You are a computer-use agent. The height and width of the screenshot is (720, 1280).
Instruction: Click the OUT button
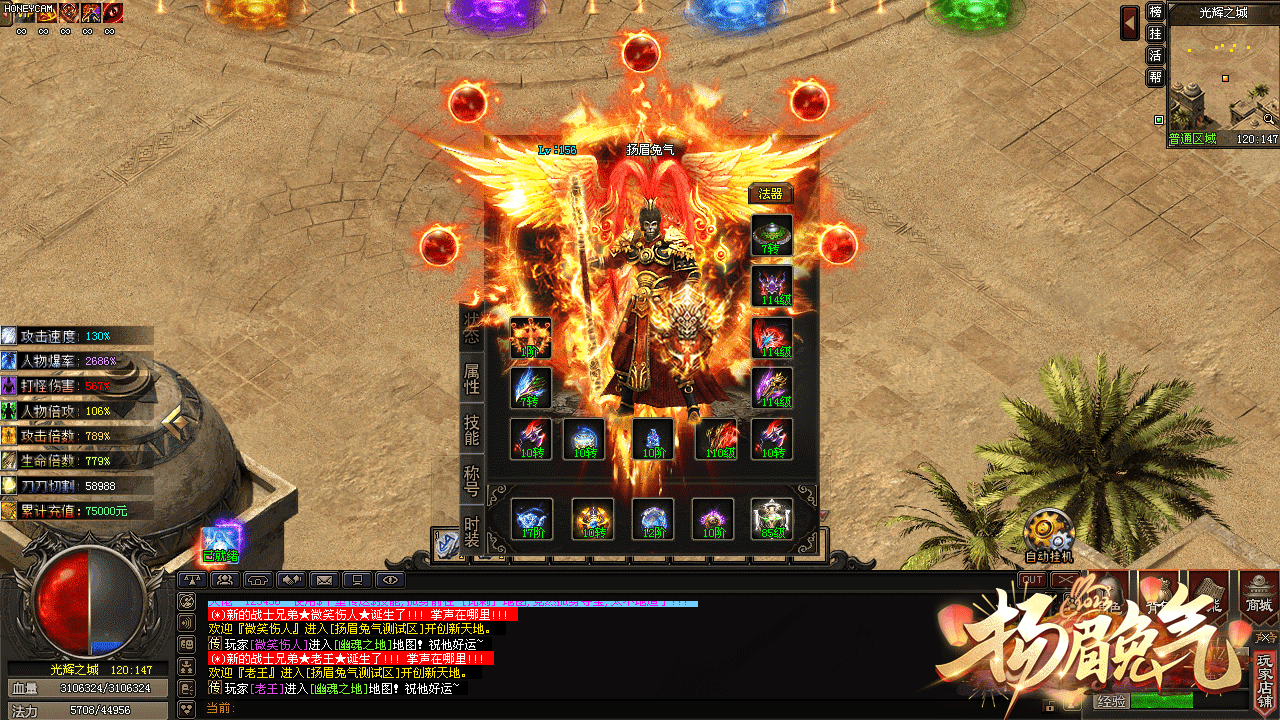point(1033,580)
